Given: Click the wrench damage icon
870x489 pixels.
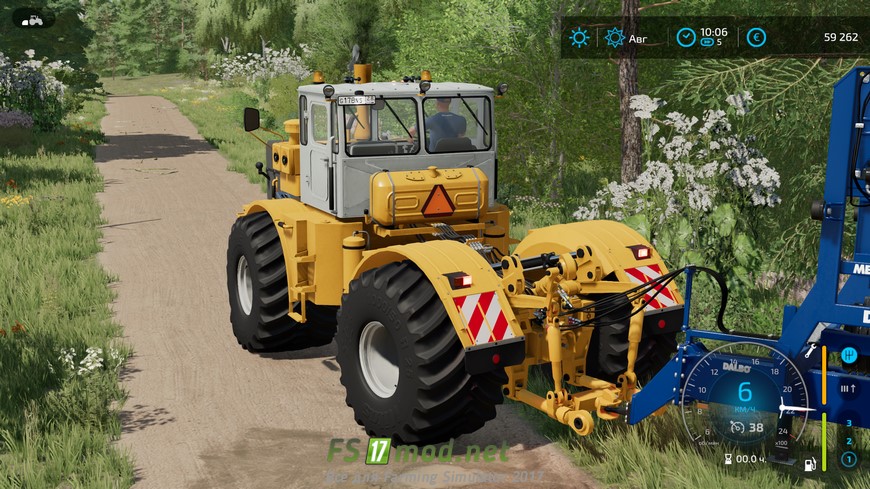Looking at the screenshot, I should coord(810,352).
